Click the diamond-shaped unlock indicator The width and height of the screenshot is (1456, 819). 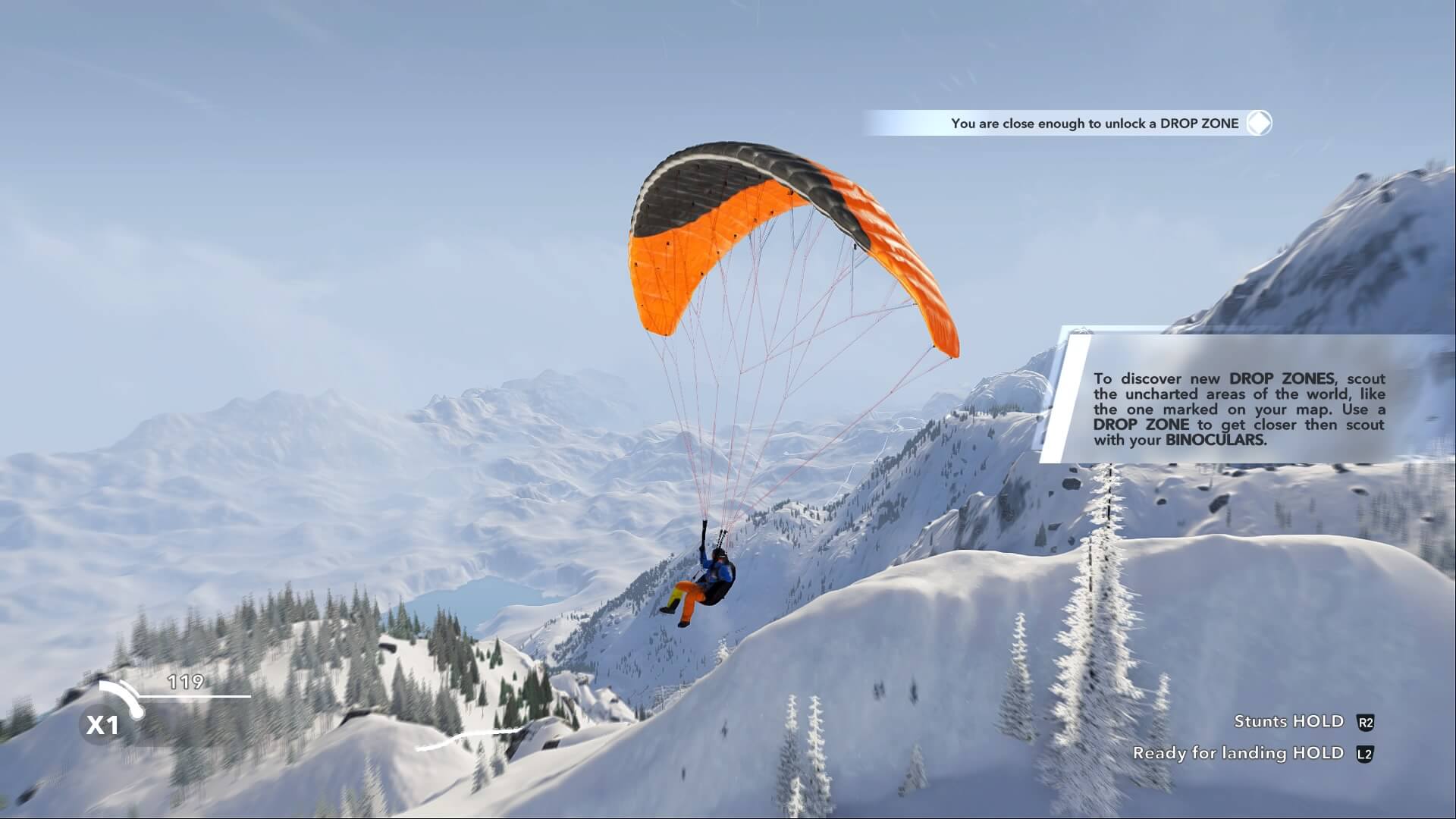click(x=1258, y=123)
